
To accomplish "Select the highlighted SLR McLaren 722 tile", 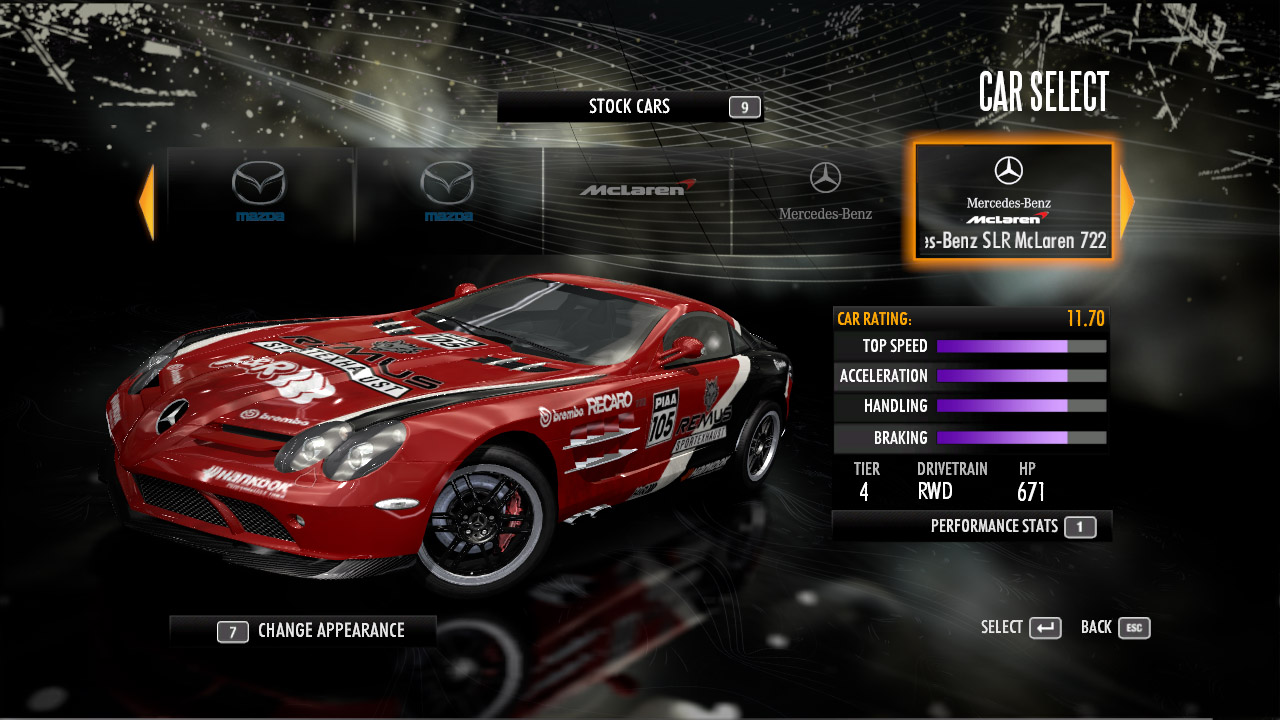I will (x=1013, y=202).
